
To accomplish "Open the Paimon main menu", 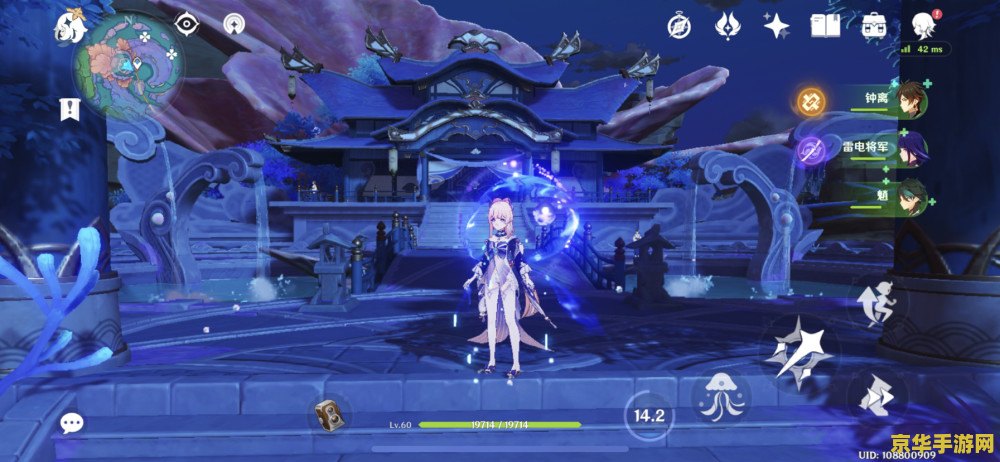I will click(x=71, y=26).
